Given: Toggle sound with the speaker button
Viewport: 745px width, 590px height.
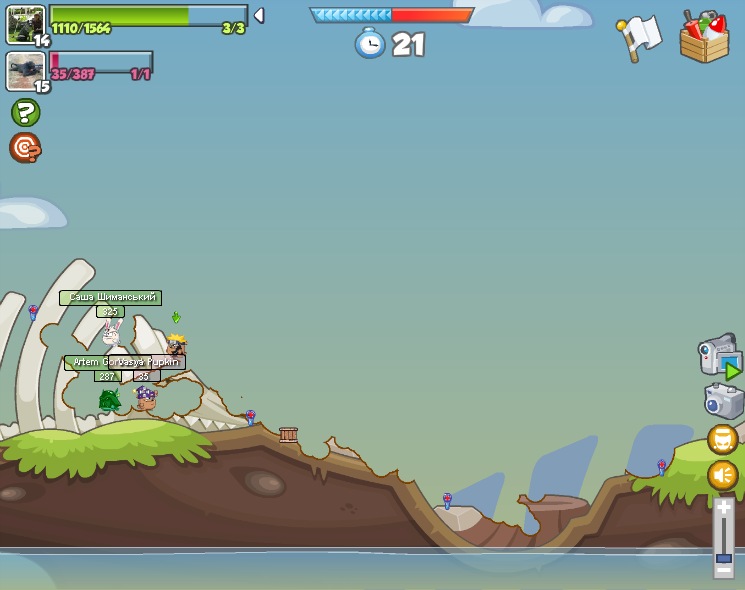Looking at the screenshot, I should (x=723, y=475).
